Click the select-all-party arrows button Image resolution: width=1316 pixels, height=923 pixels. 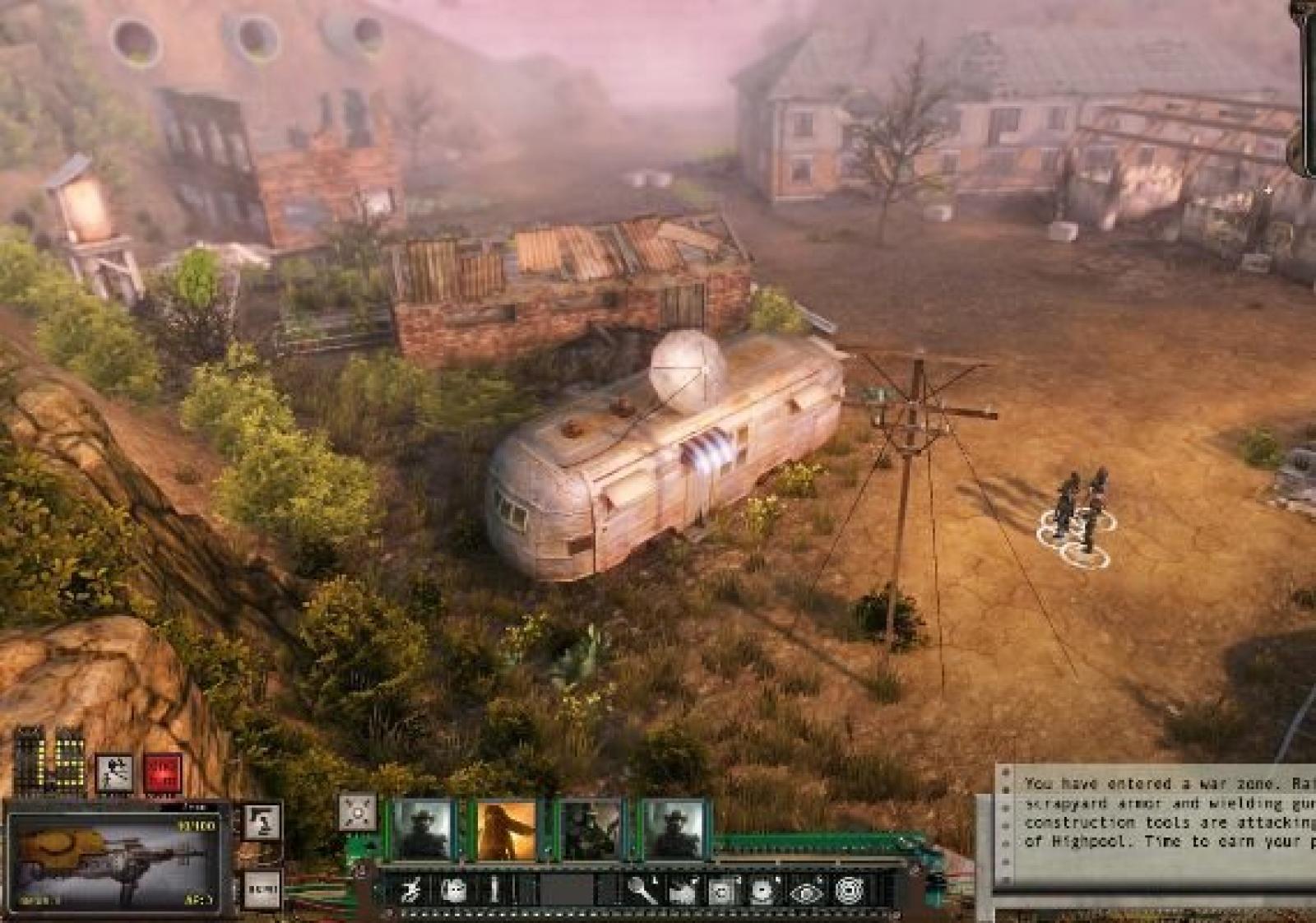point(358,812)
